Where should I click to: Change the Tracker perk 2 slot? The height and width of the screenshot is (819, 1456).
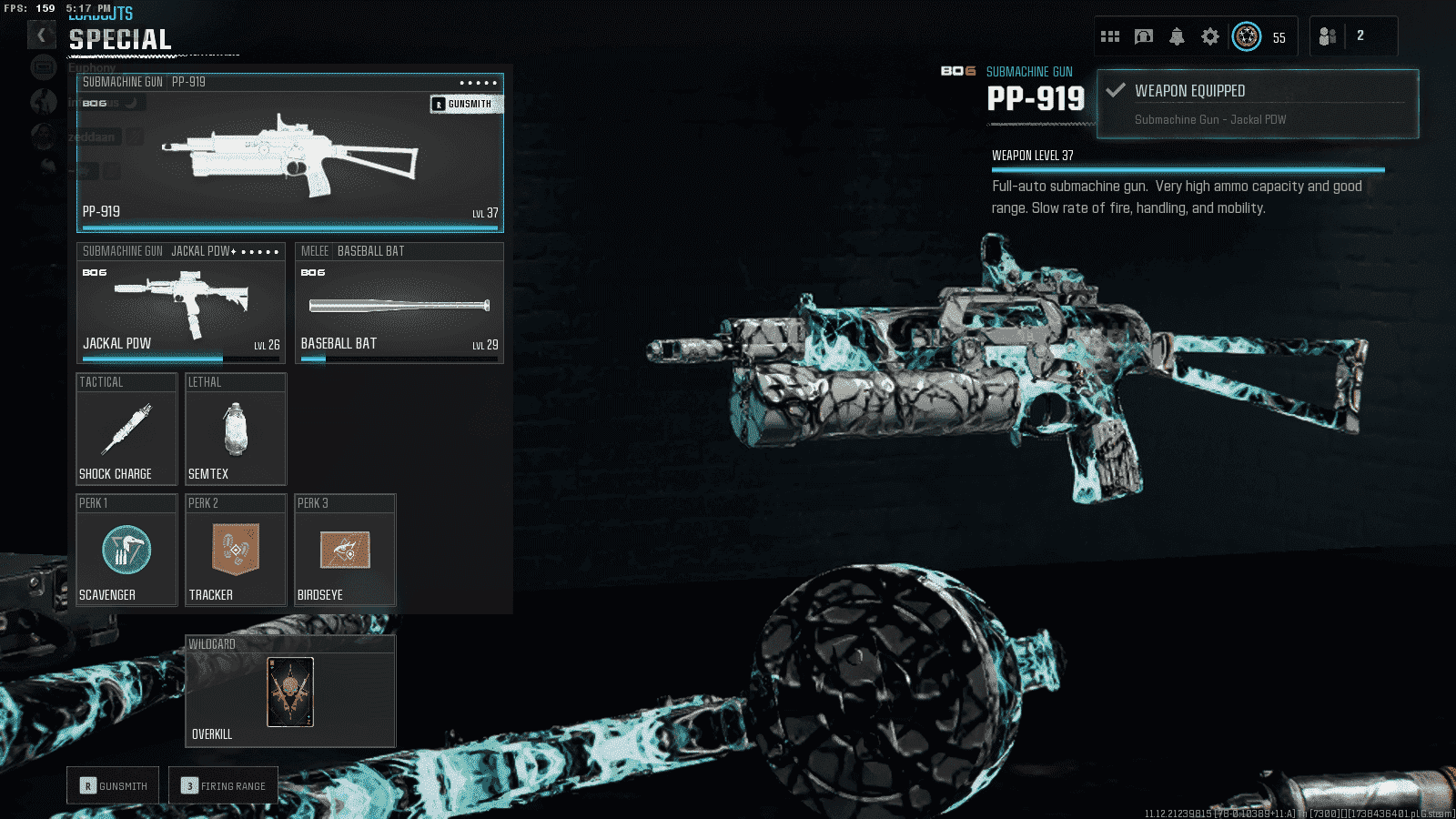[236, 551]
